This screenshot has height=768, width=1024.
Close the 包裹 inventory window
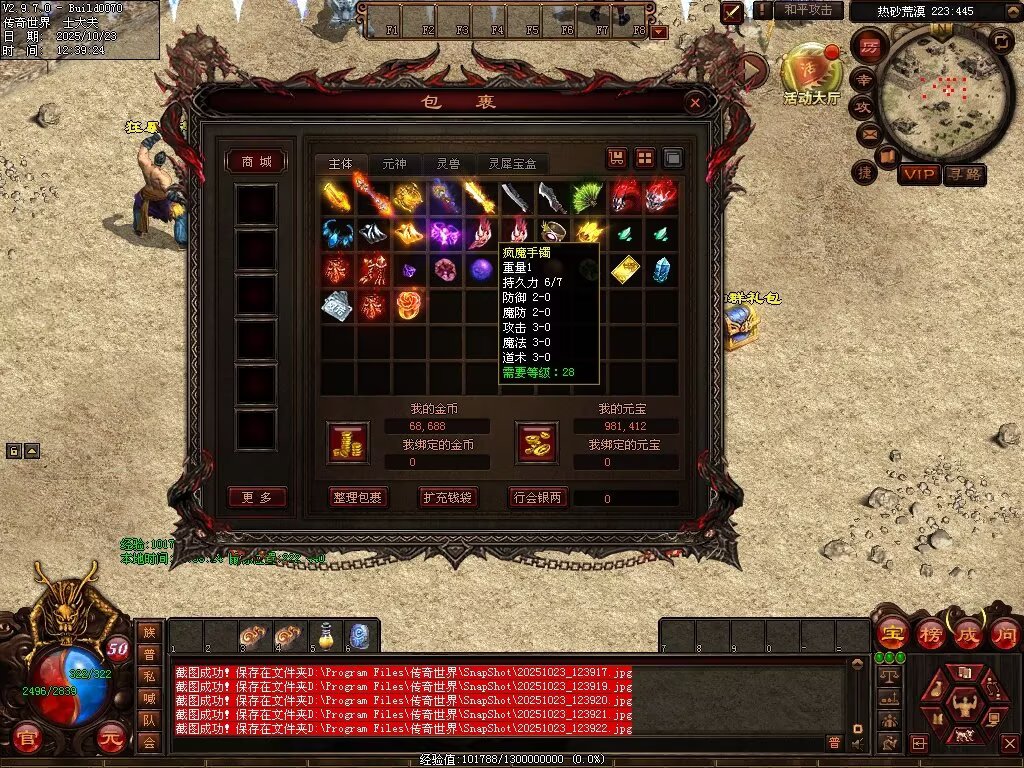click(695, 102)
